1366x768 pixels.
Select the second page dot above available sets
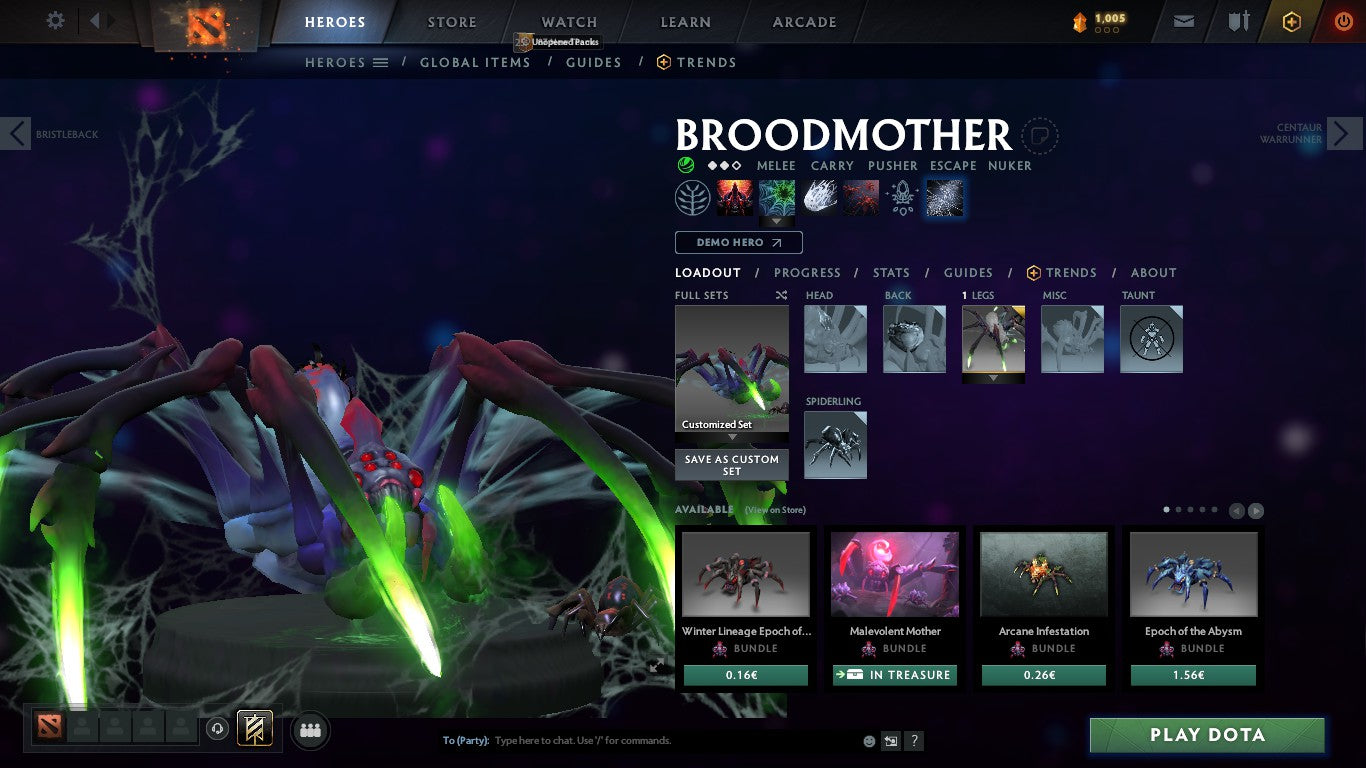coord(1178,509)
